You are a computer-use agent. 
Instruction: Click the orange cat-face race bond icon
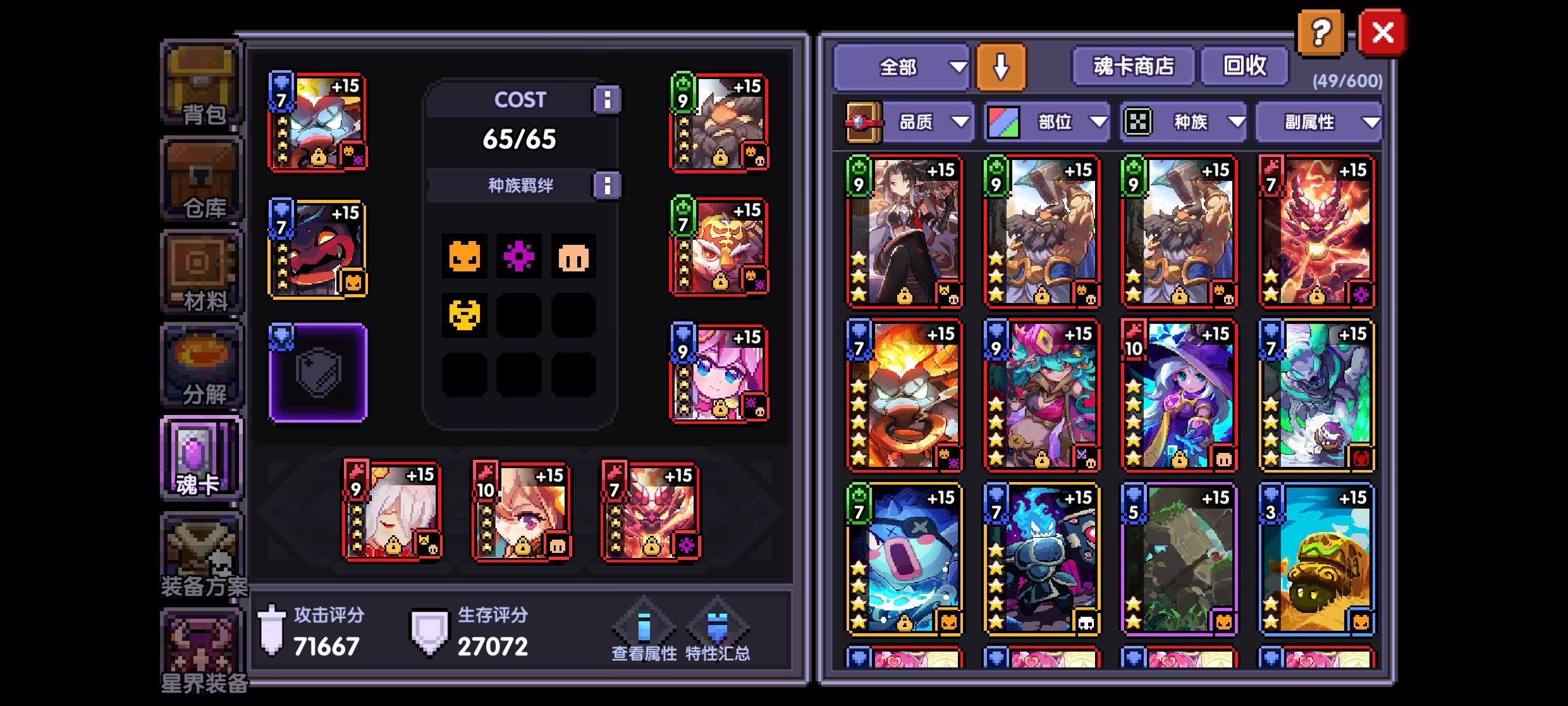[x=465, y=257]
